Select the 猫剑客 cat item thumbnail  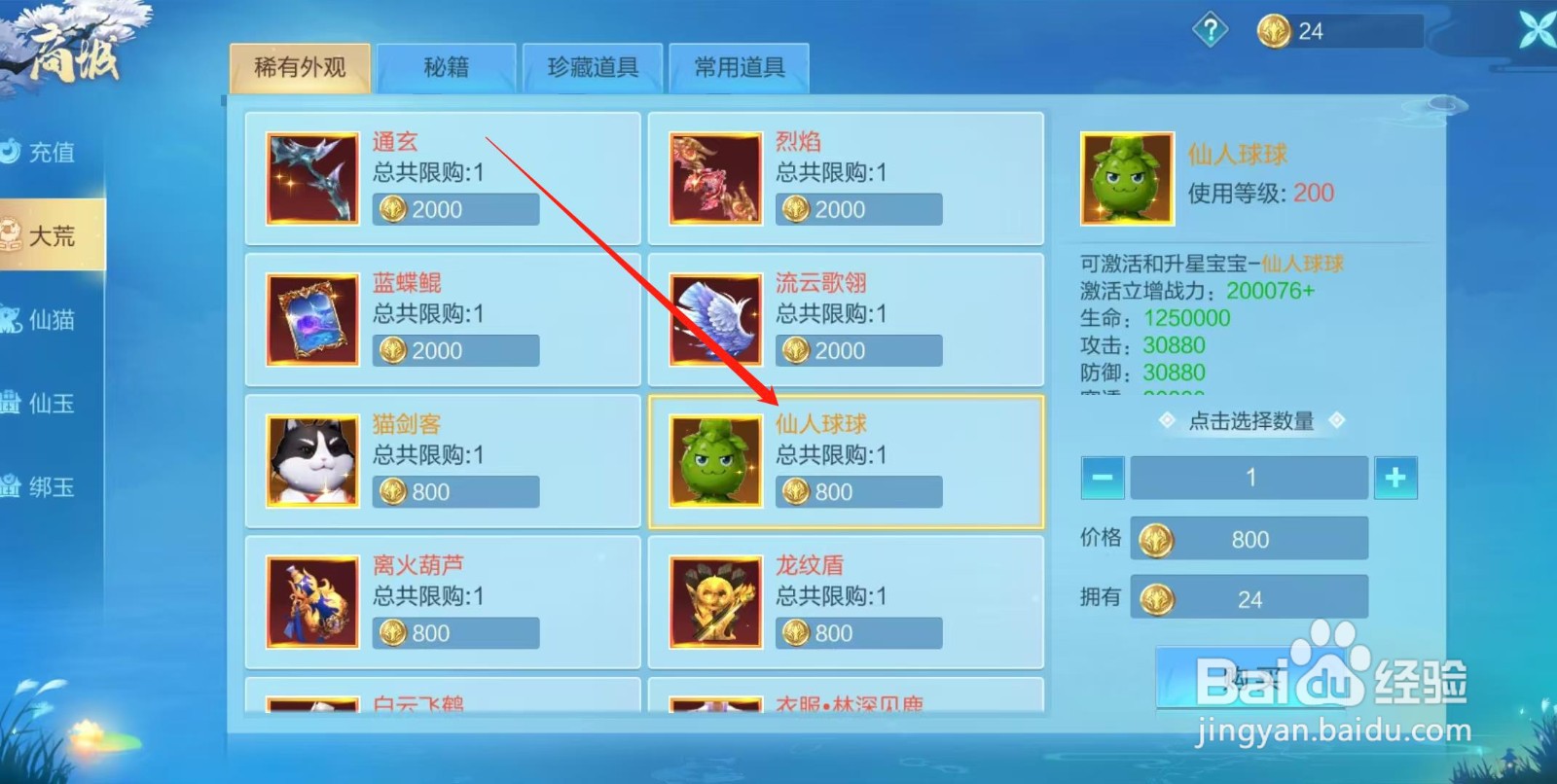pos(310,460)
